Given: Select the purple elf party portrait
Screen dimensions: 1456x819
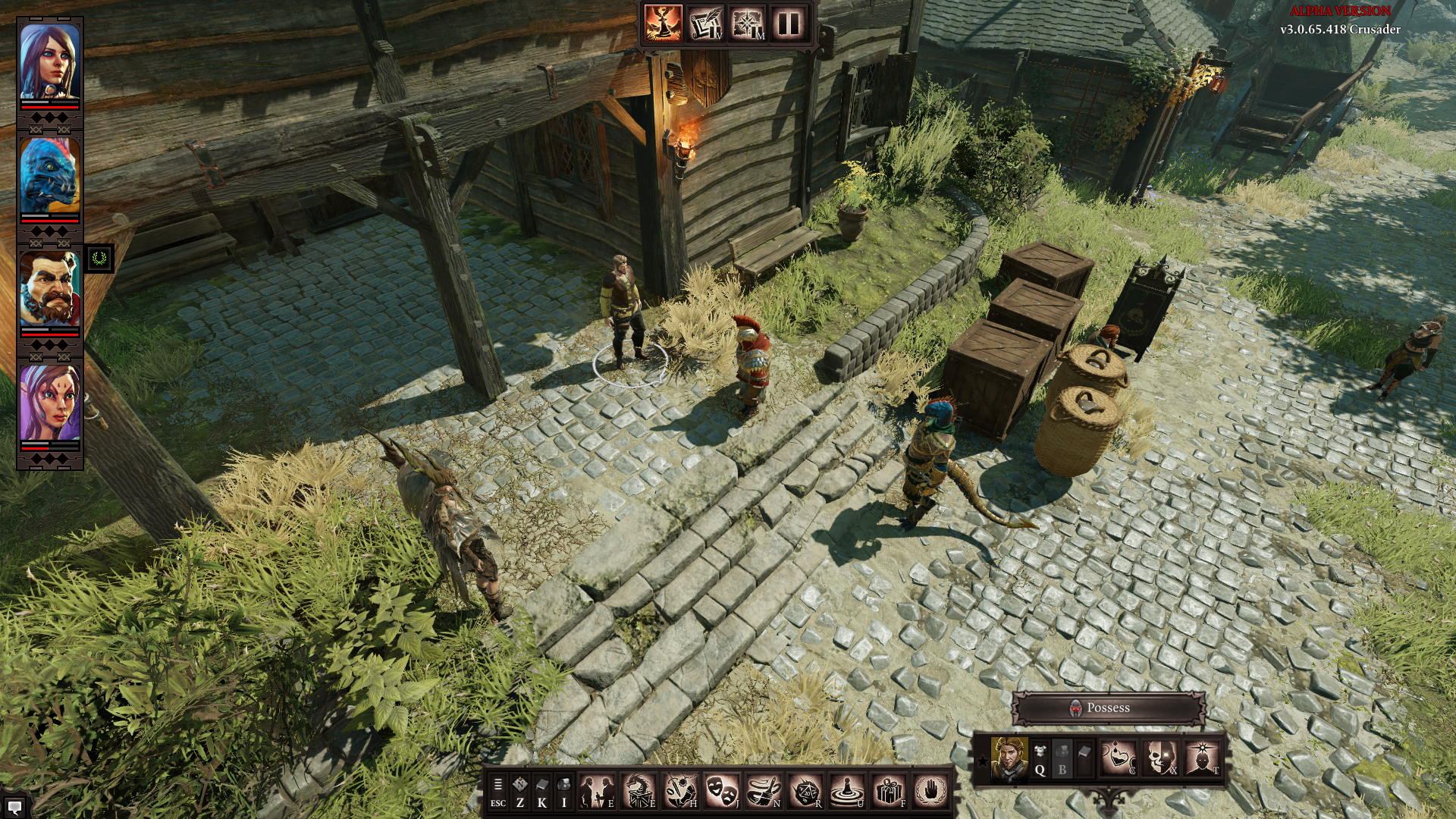Looking at the screenshot, I should (49, 403).
